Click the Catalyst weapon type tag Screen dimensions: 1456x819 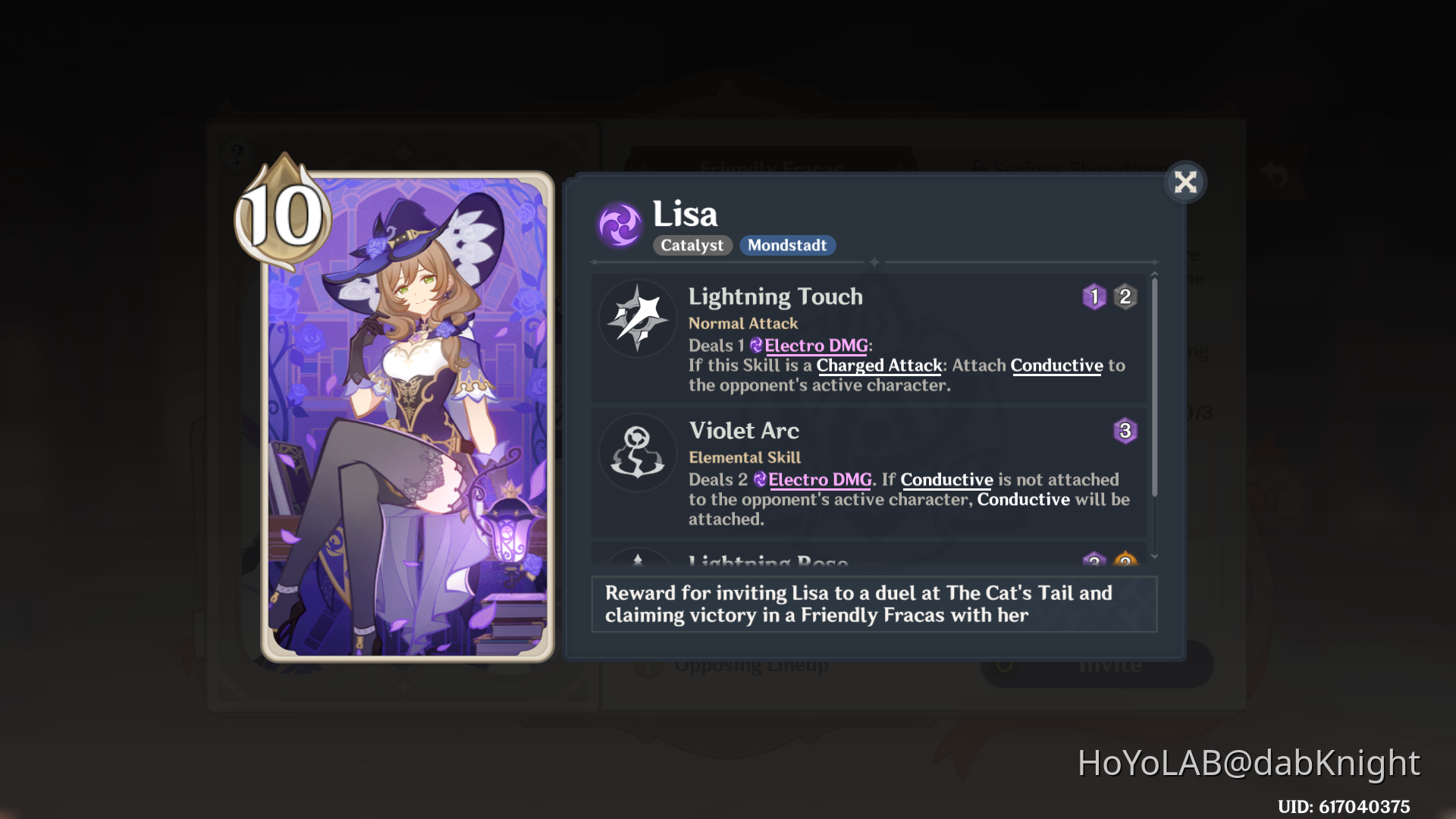(691, 245)
